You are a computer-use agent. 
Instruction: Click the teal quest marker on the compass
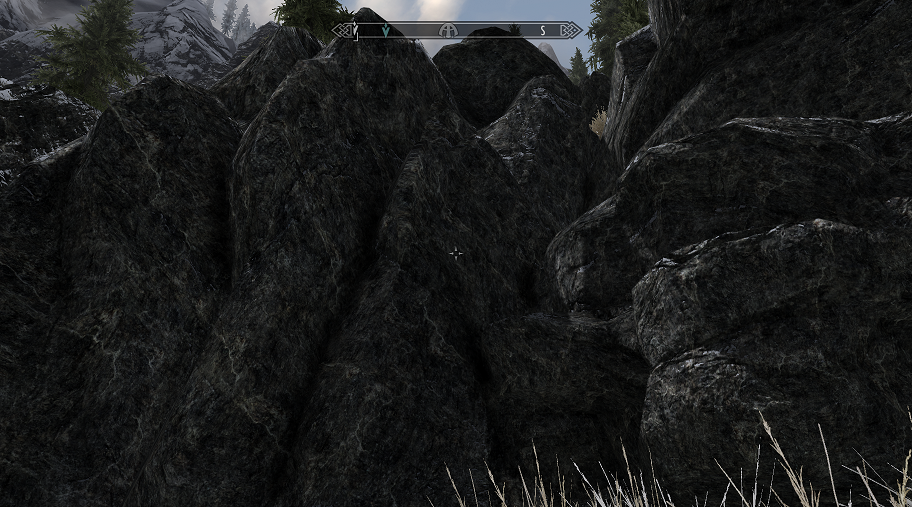[x=385, y=31]
